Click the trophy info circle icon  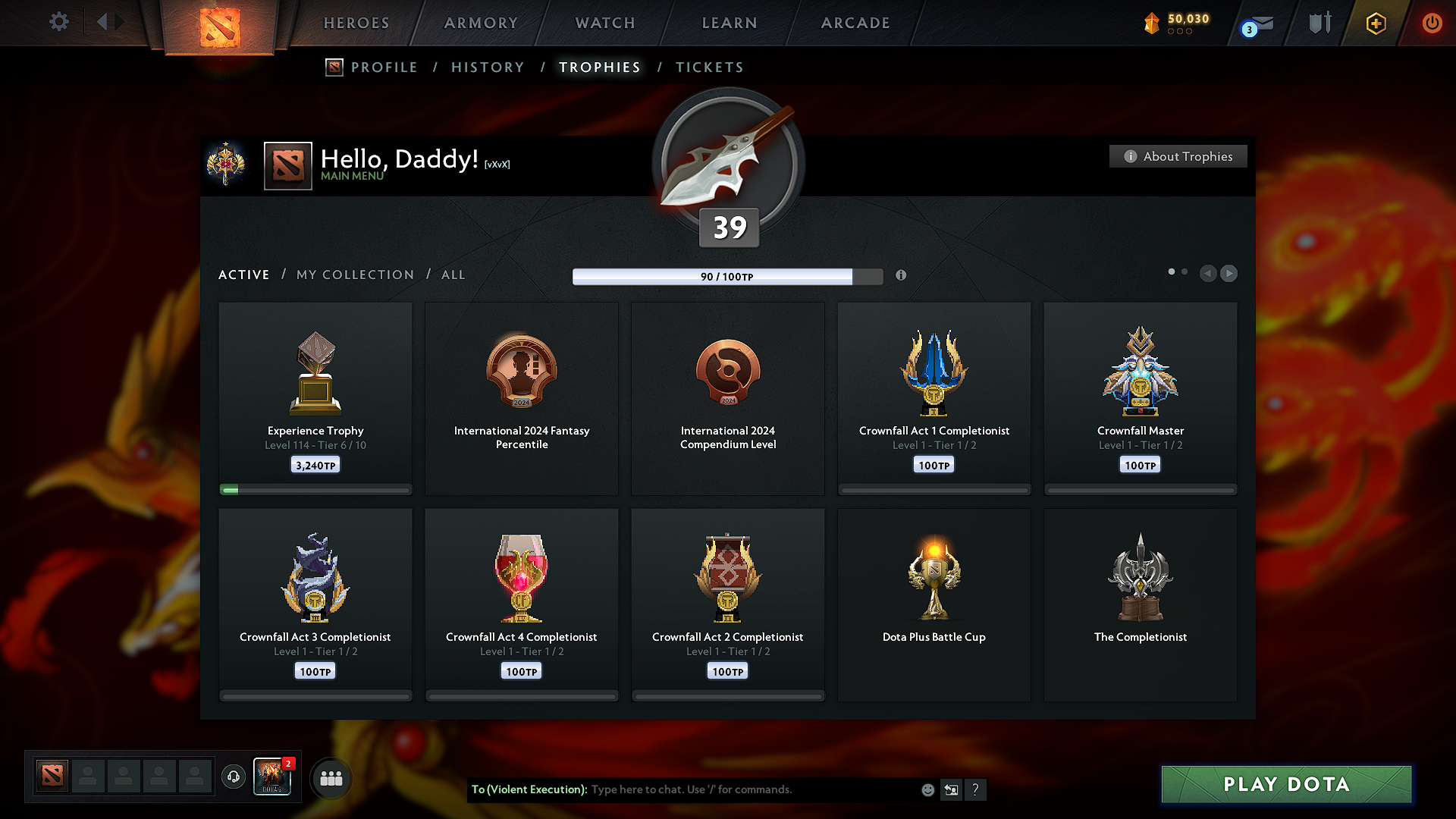click(x=902, y=276)
